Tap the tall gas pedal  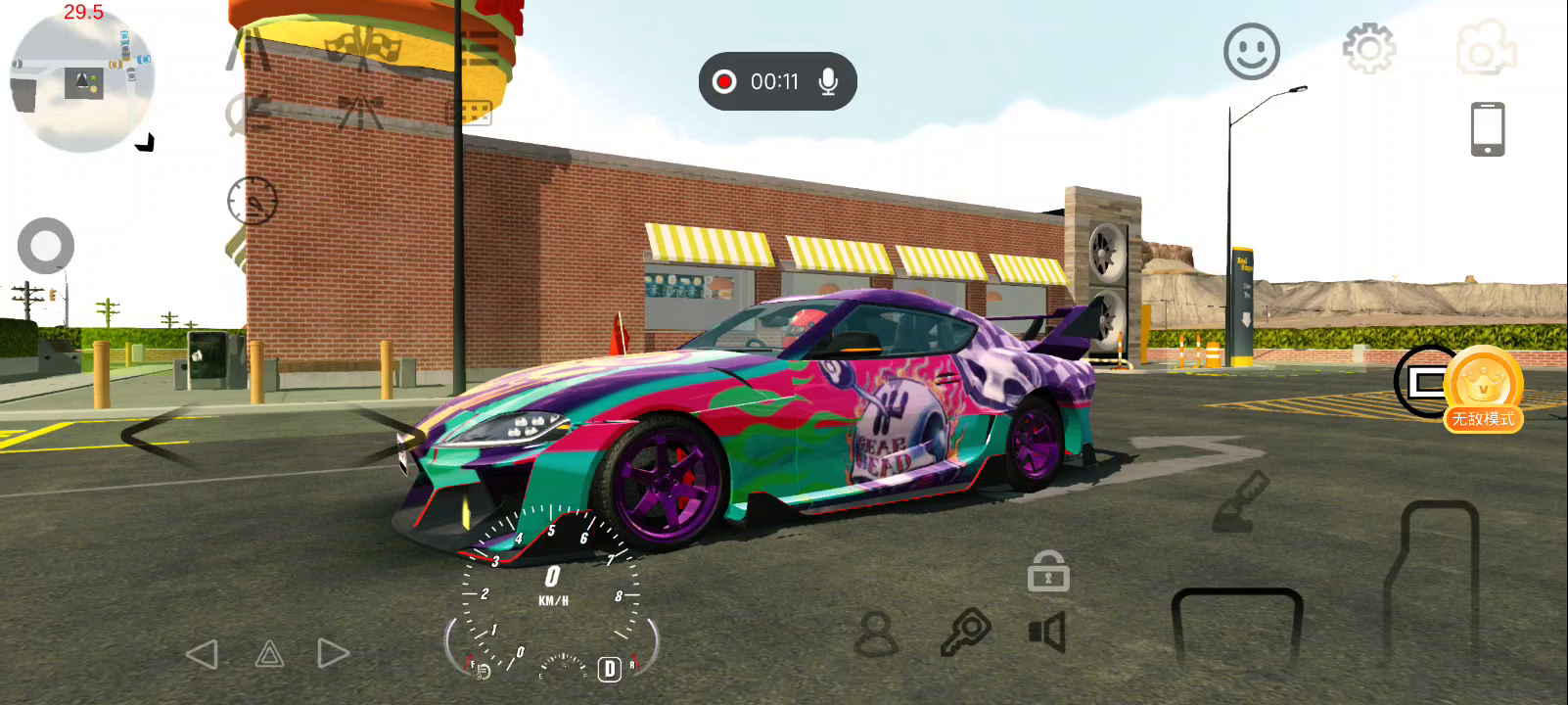coord(1432,583)
